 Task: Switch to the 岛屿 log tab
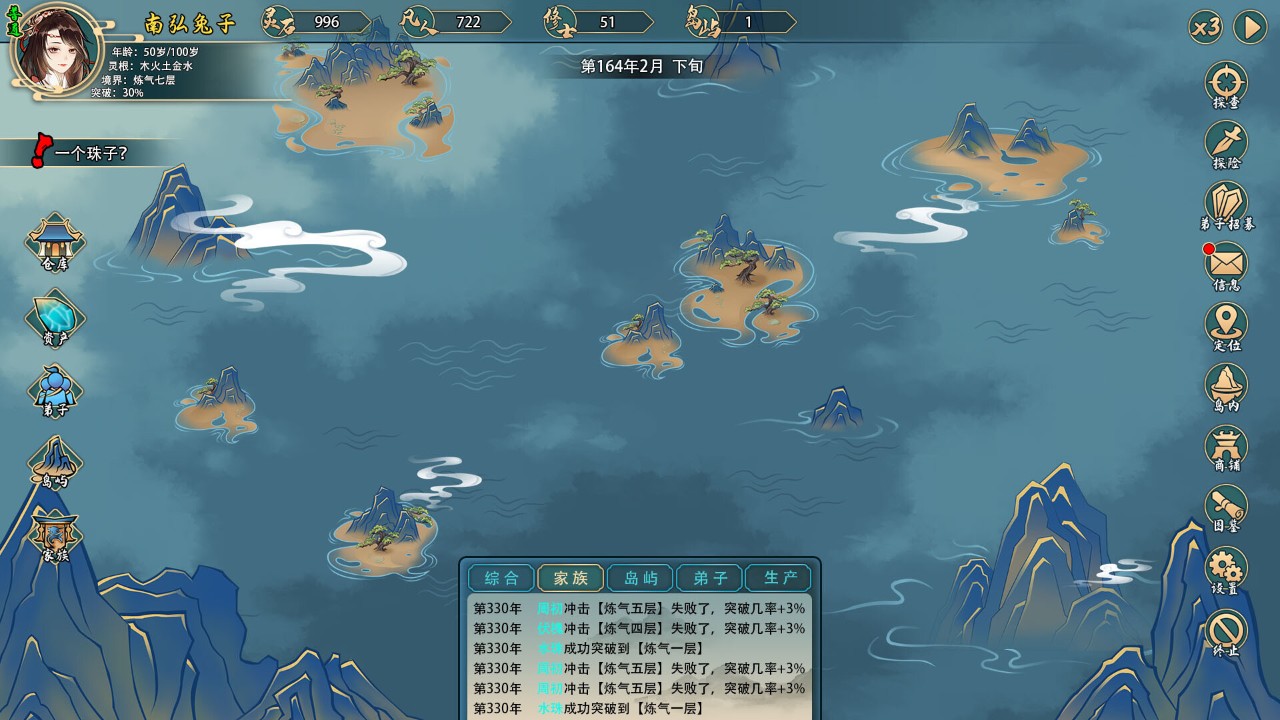point(640,578)
